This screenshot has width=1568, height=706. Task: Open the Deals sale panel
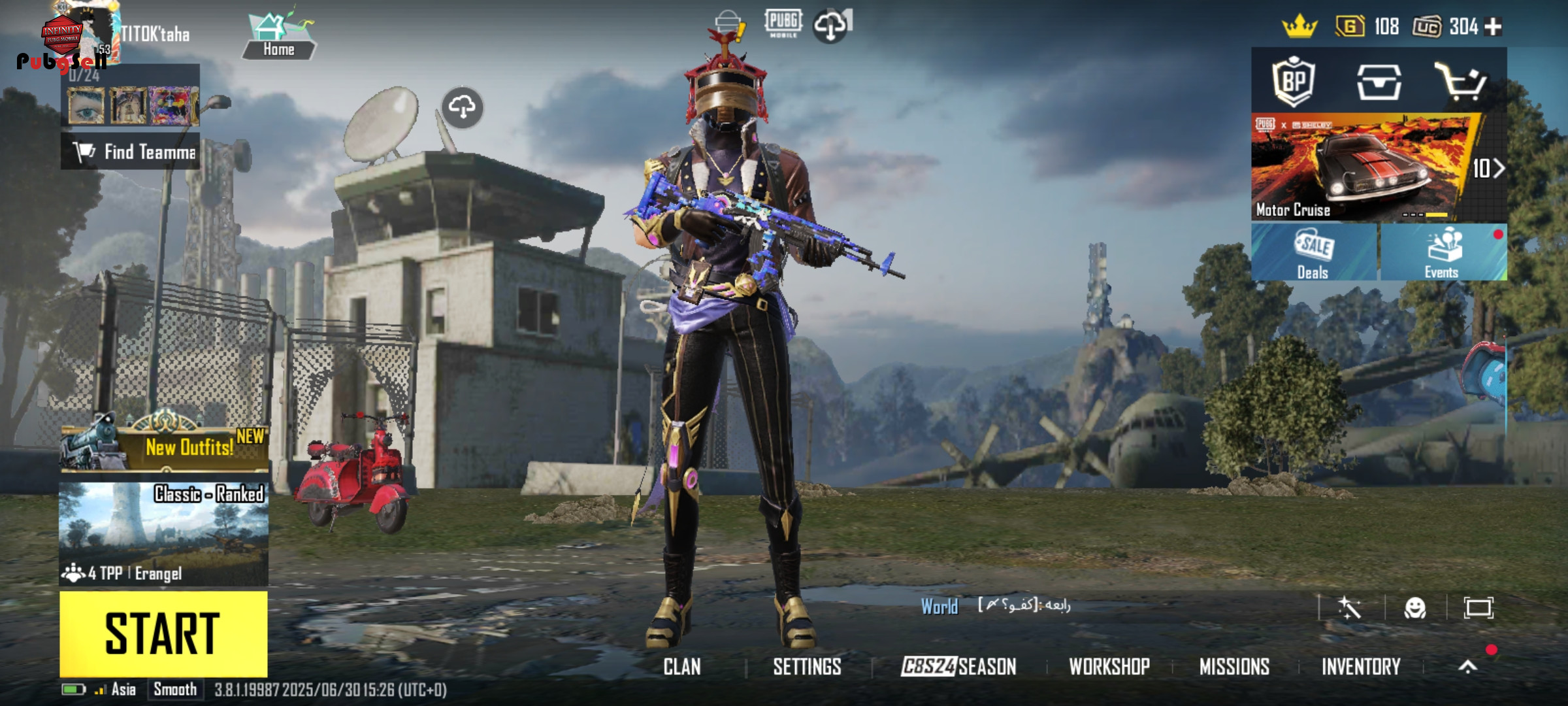coord(1314,253)
